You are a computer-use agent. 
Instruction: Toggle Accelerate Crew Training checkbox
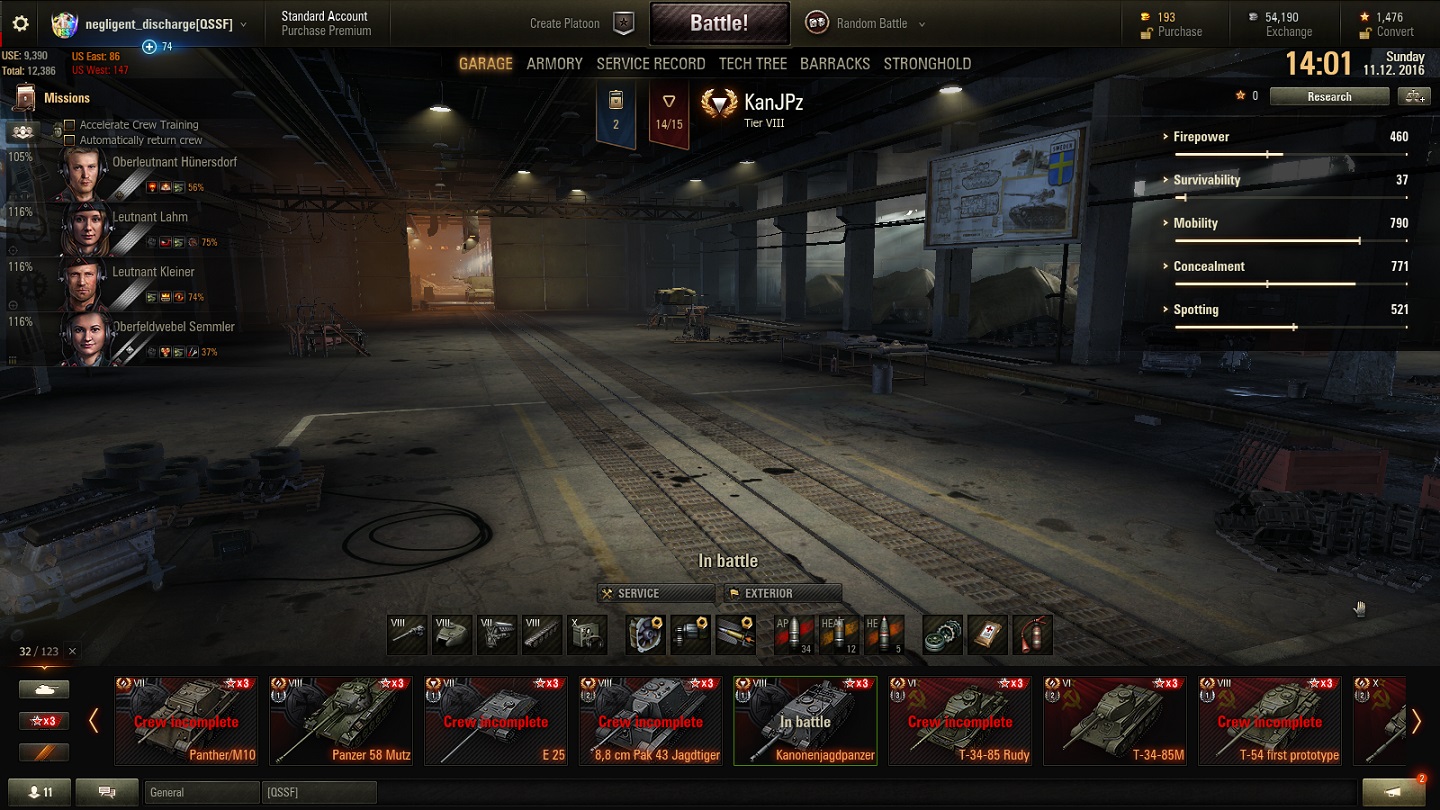coord(70,126)
